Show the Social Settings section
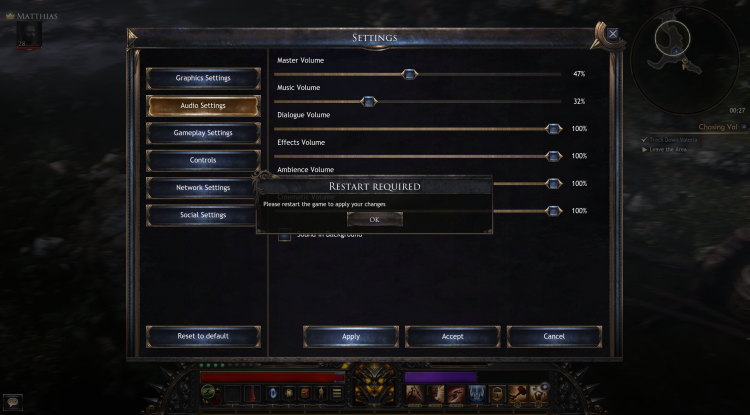The image size is (750, 415). click(x=203, y=215)
